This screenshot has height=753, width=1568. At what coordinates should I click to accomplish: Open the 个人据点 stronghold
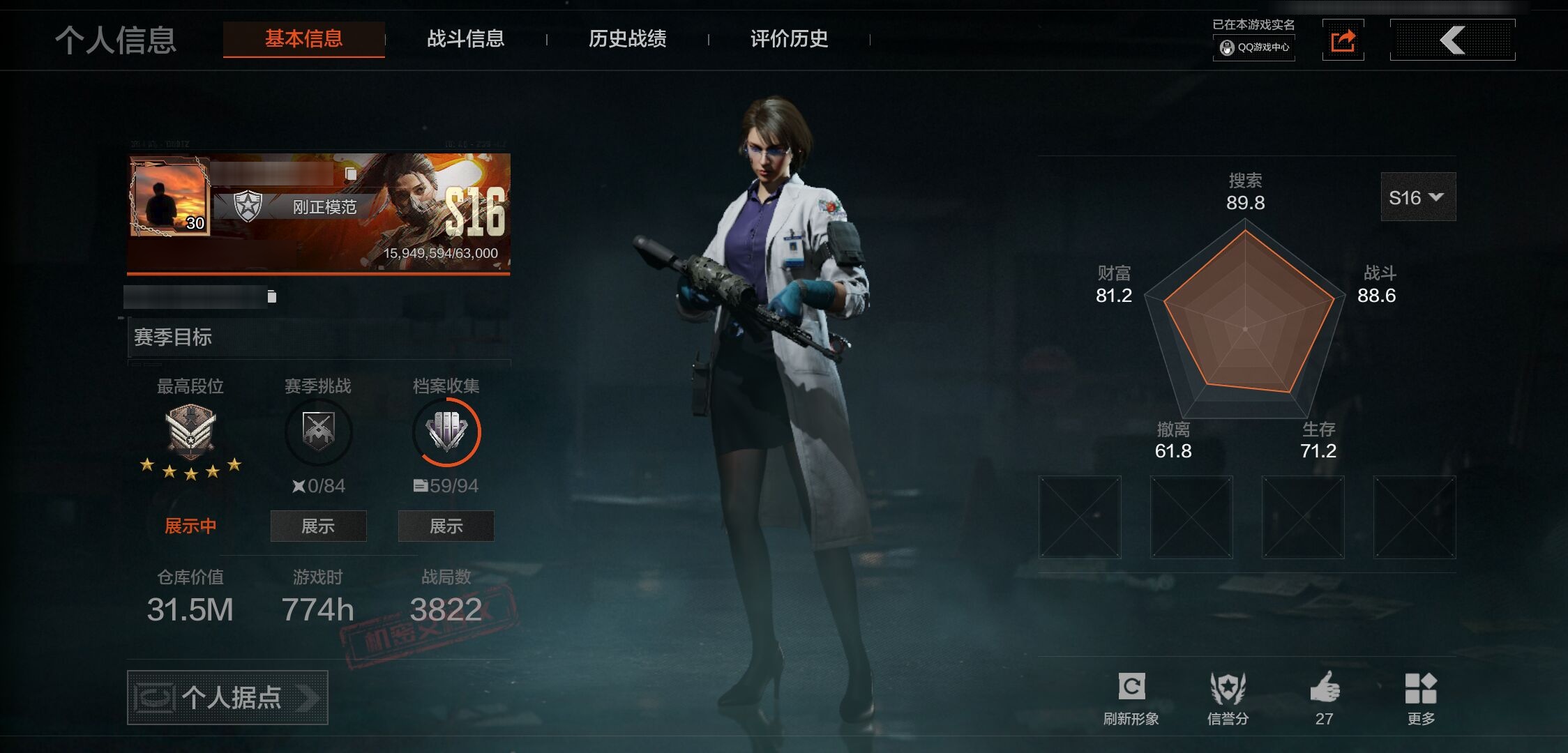point(227,697)
